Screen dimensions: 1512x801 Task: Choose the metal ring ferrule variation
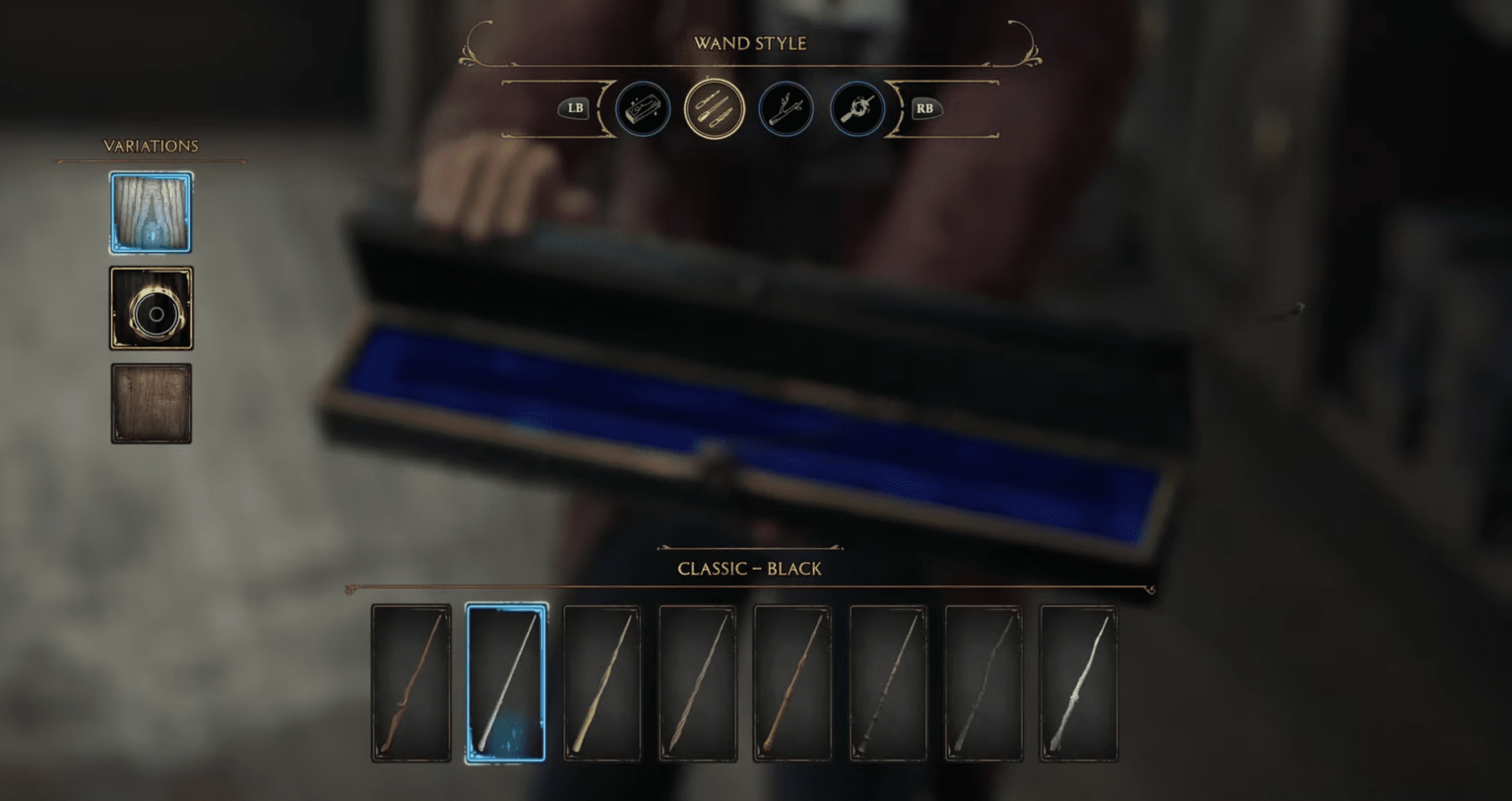151,308
